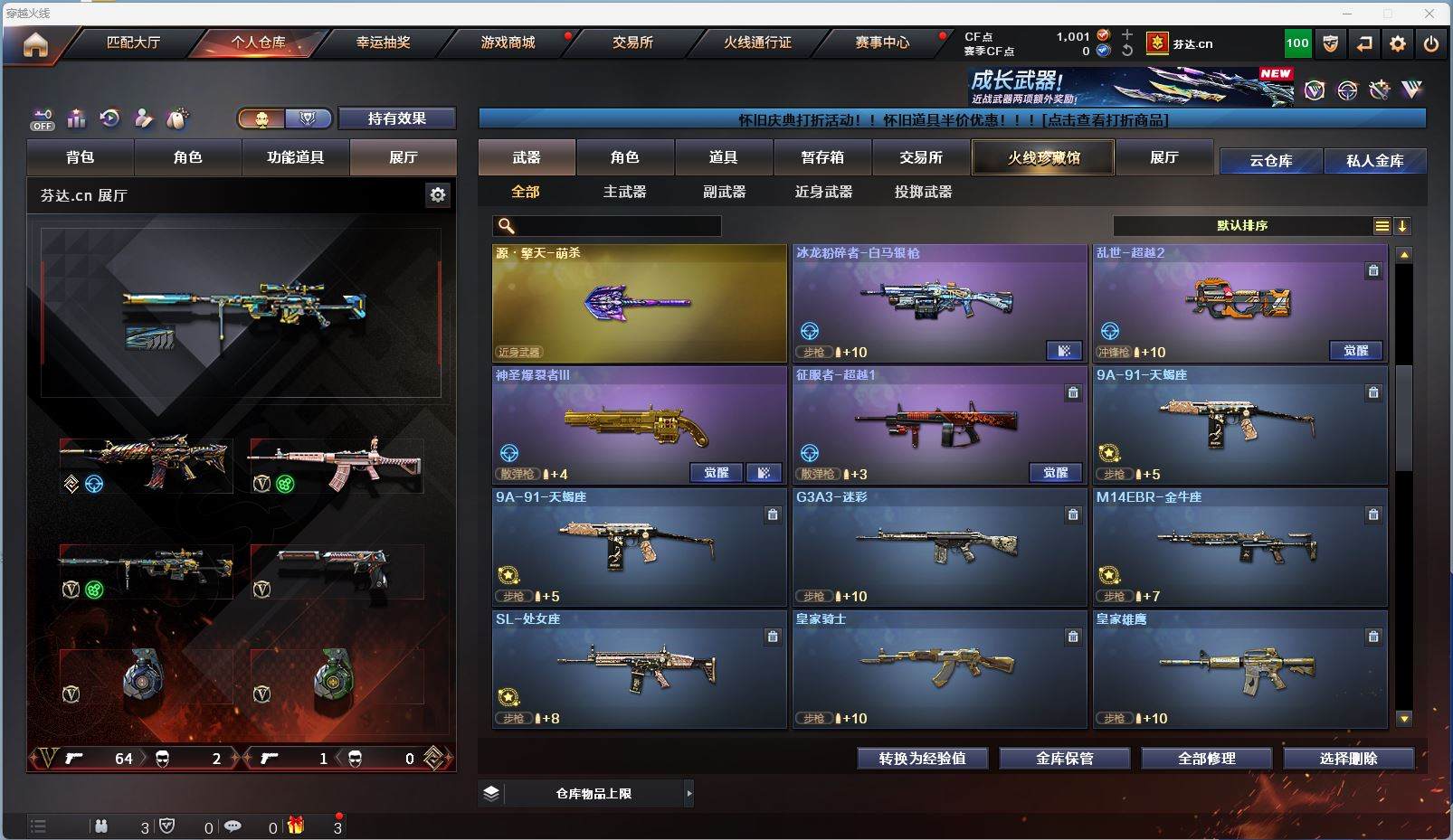Screen dimensions: 1453x840
Task: Select the 冰龙粉碎者-白马银枪 weapon tile
Action: click(939, 303)
